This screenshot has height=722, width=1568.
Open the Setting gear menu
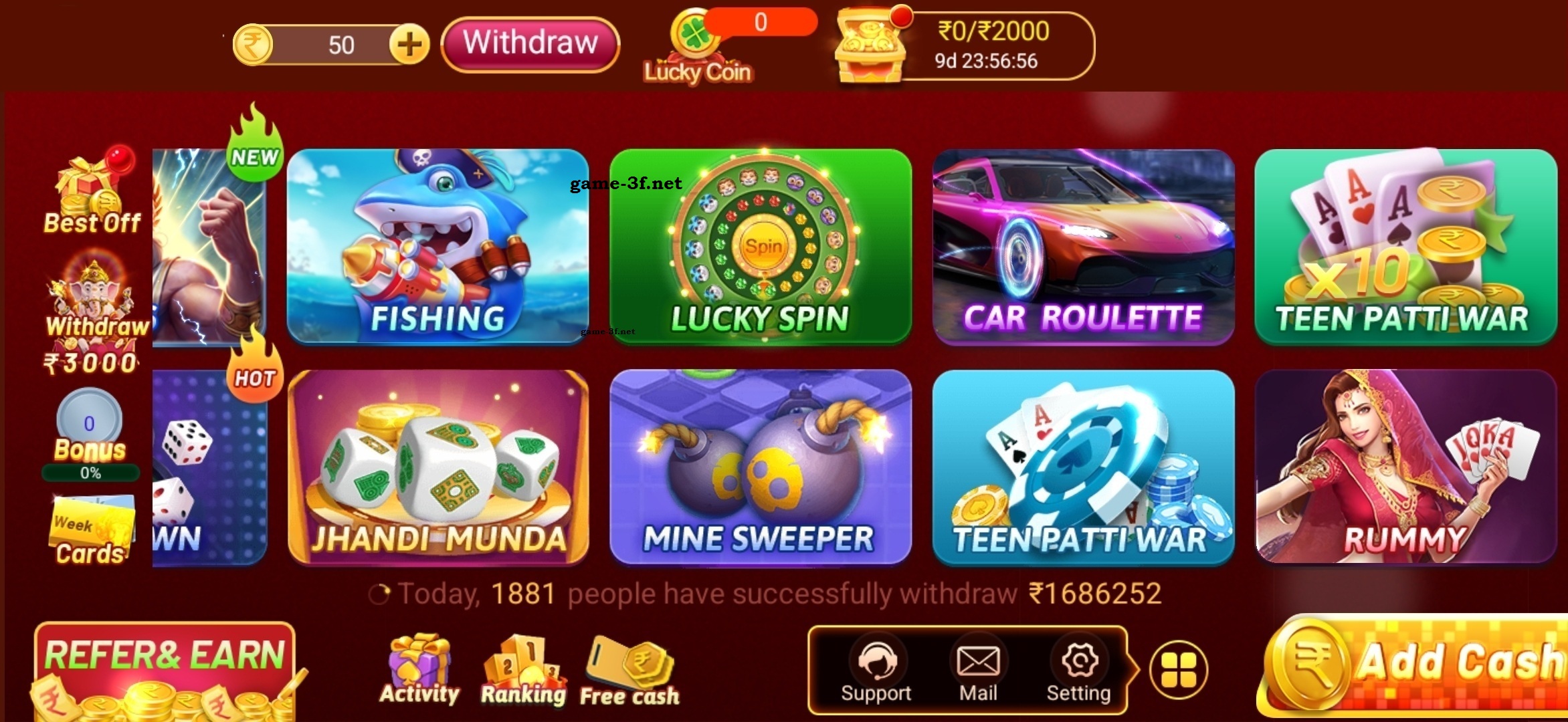coord(1078,670)
